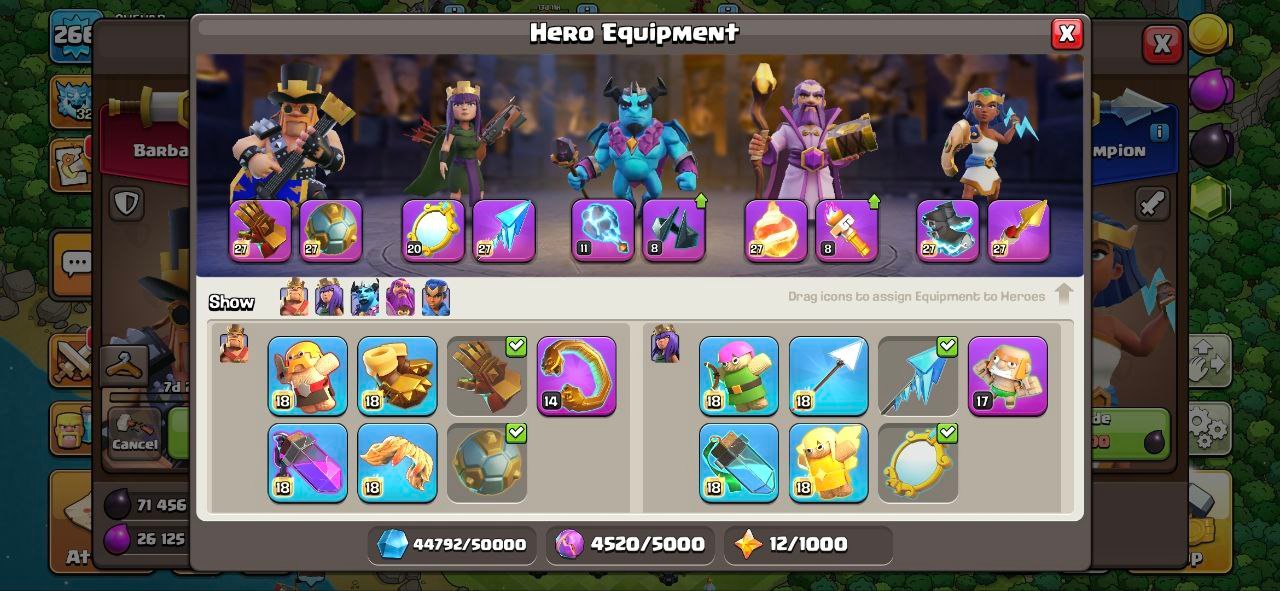1280x591 pixels.
Task: Select the Barbarian Puppet equipment
Action: [308, 376]
